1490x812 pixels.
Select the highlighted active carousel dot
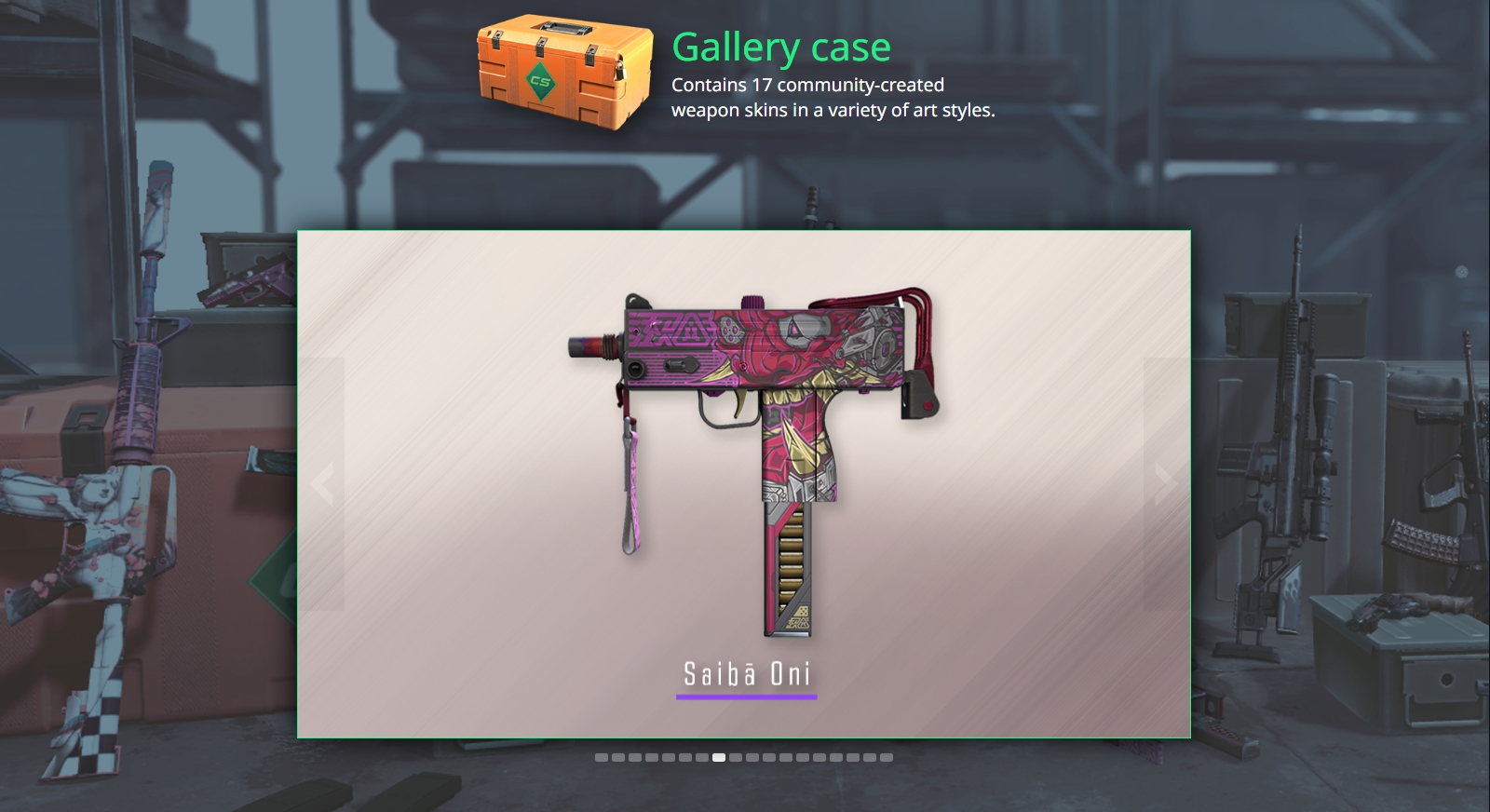tap(719, 758)
